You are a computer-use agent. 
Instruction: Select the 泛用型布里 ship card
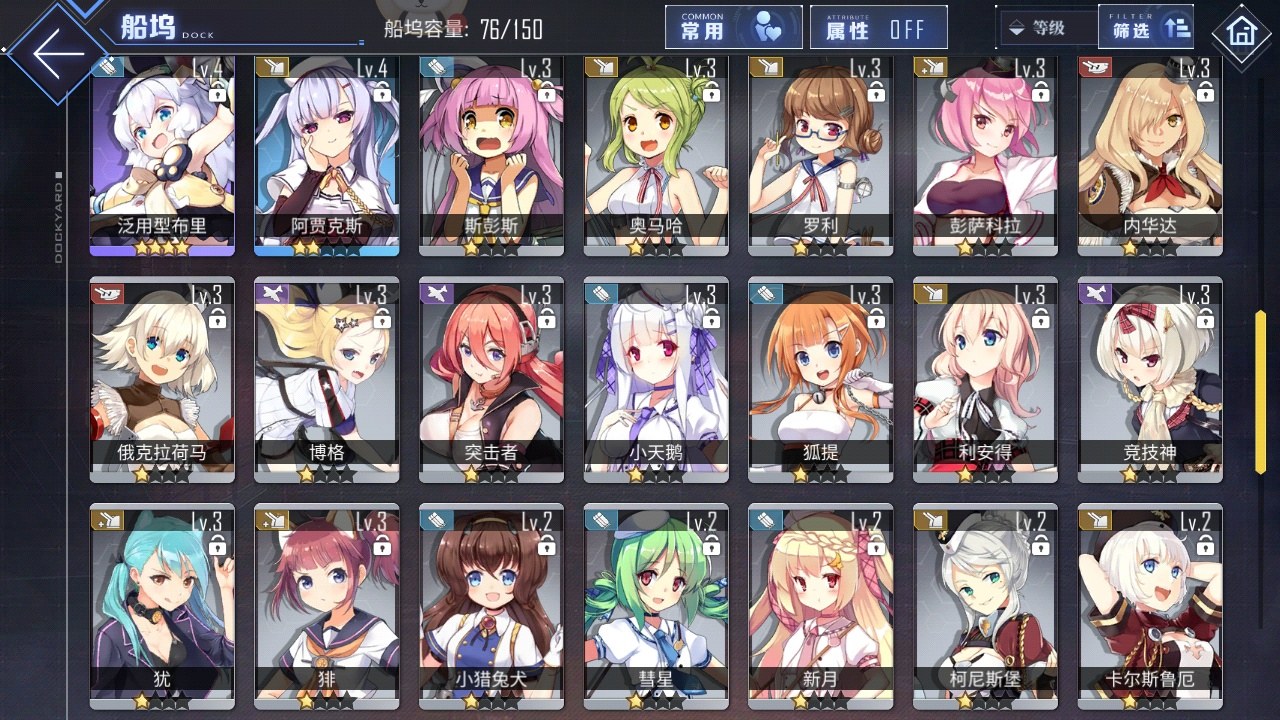(162, 155)
